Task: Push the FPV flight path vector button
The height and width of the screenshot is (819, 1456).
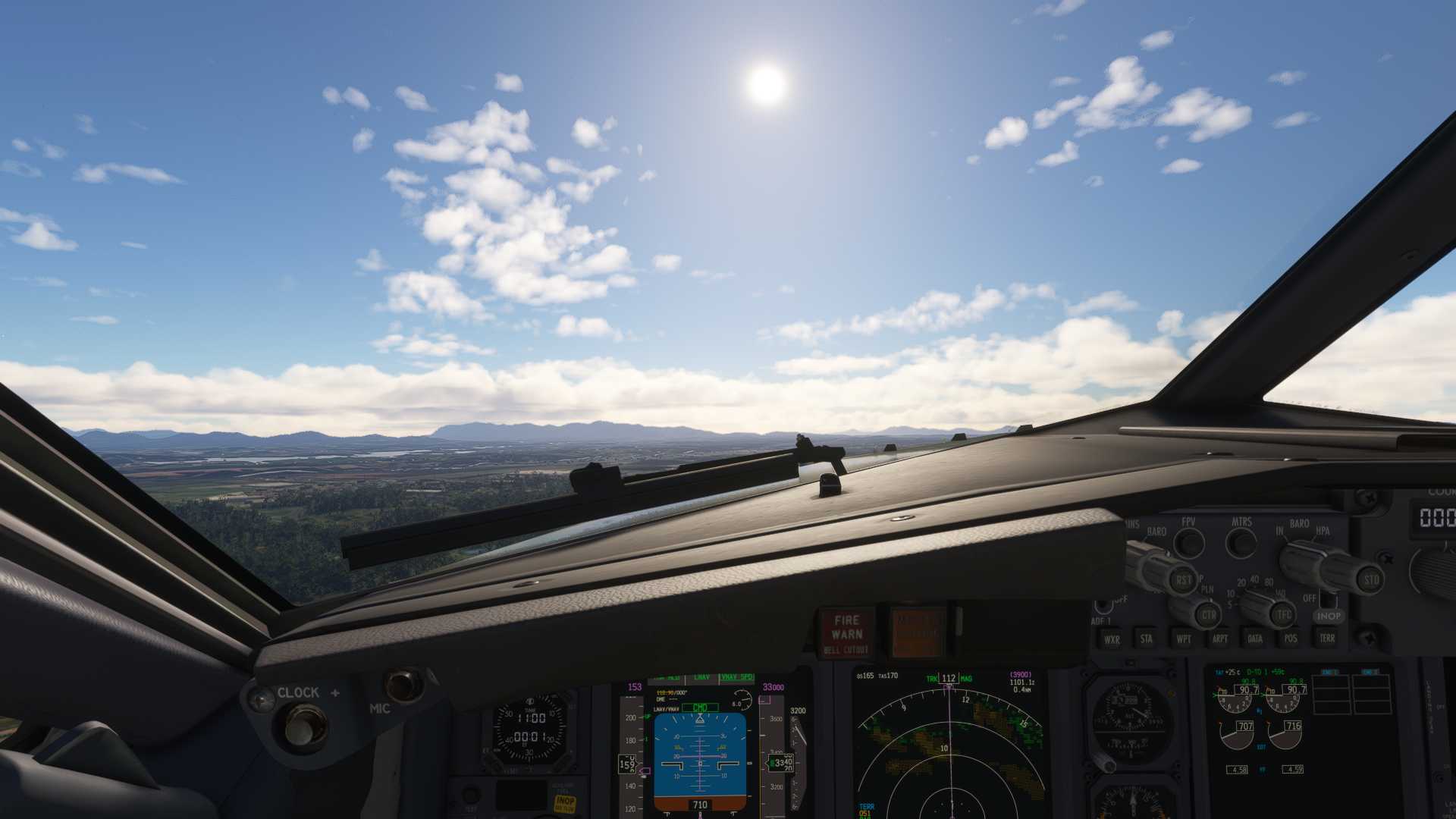Action: tap(1189, 543)
